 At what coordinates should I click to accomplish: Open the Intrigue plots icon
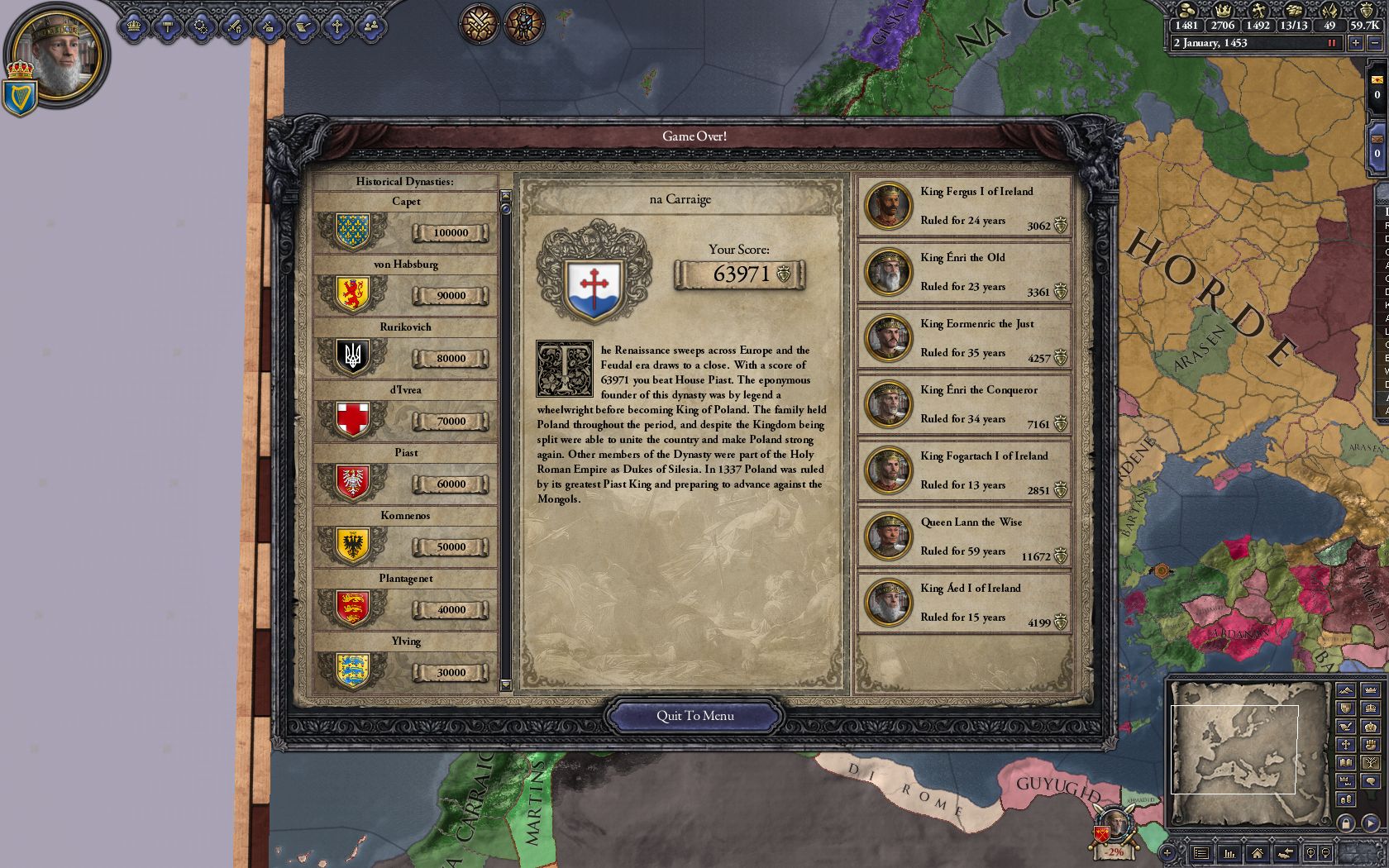click(201, 27)
